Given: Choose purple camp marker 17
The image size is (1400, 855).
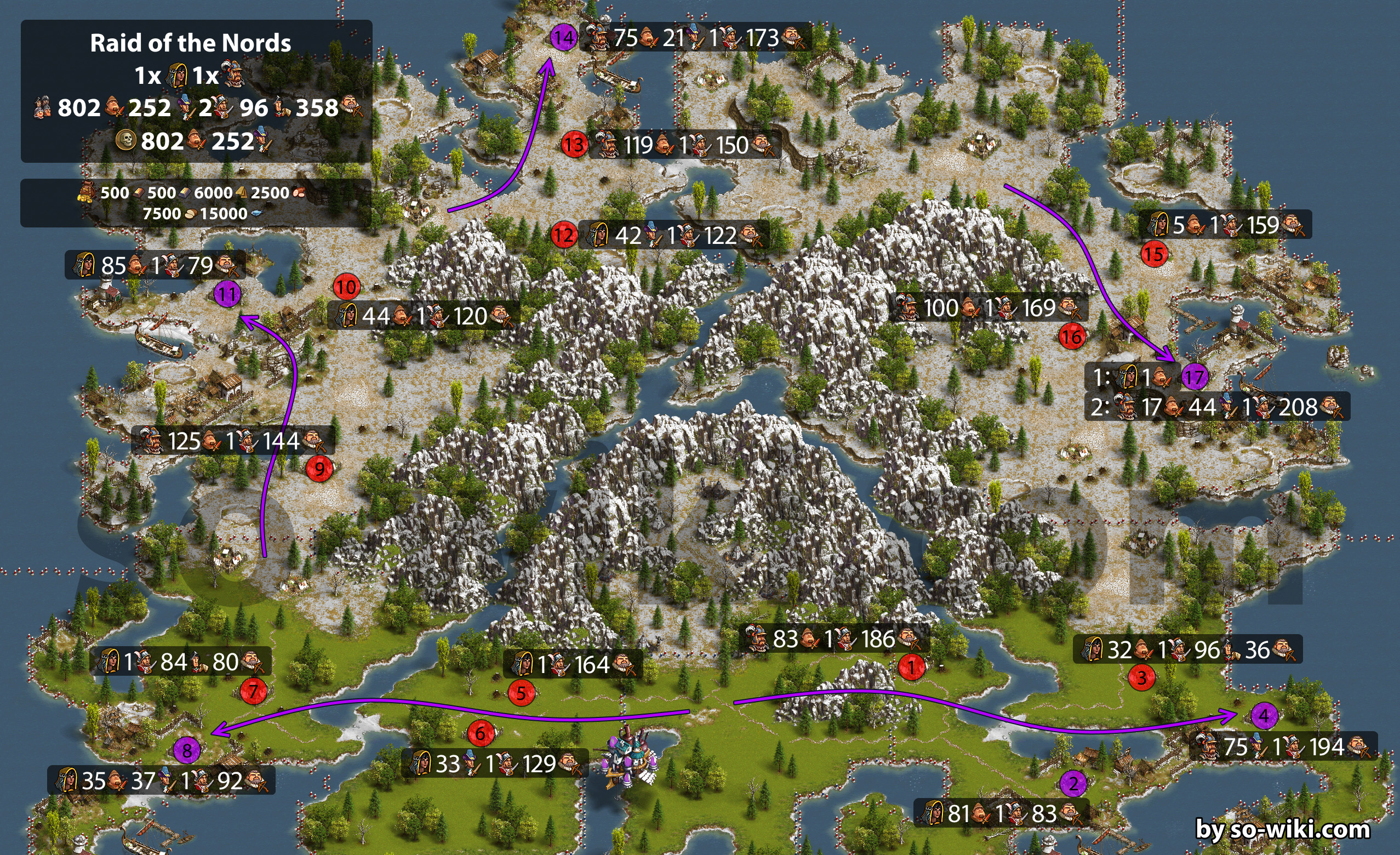Looking at the screenshot, I should click(1195, 377).
